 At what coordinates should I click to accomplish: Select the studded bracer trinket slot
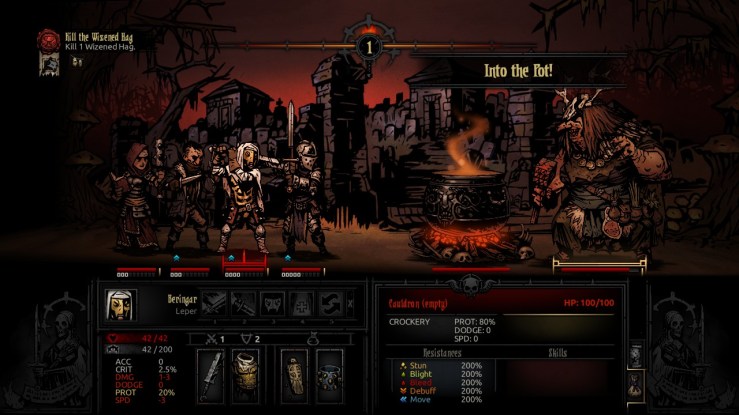click(328, 375)
